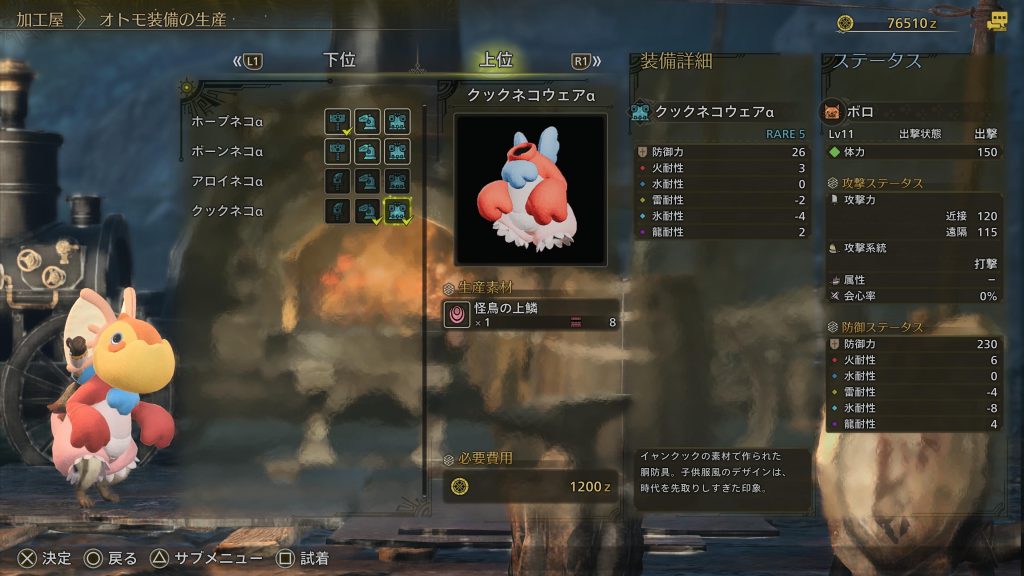Select the クックネコα weapon slot

click(x=338, y=211)
